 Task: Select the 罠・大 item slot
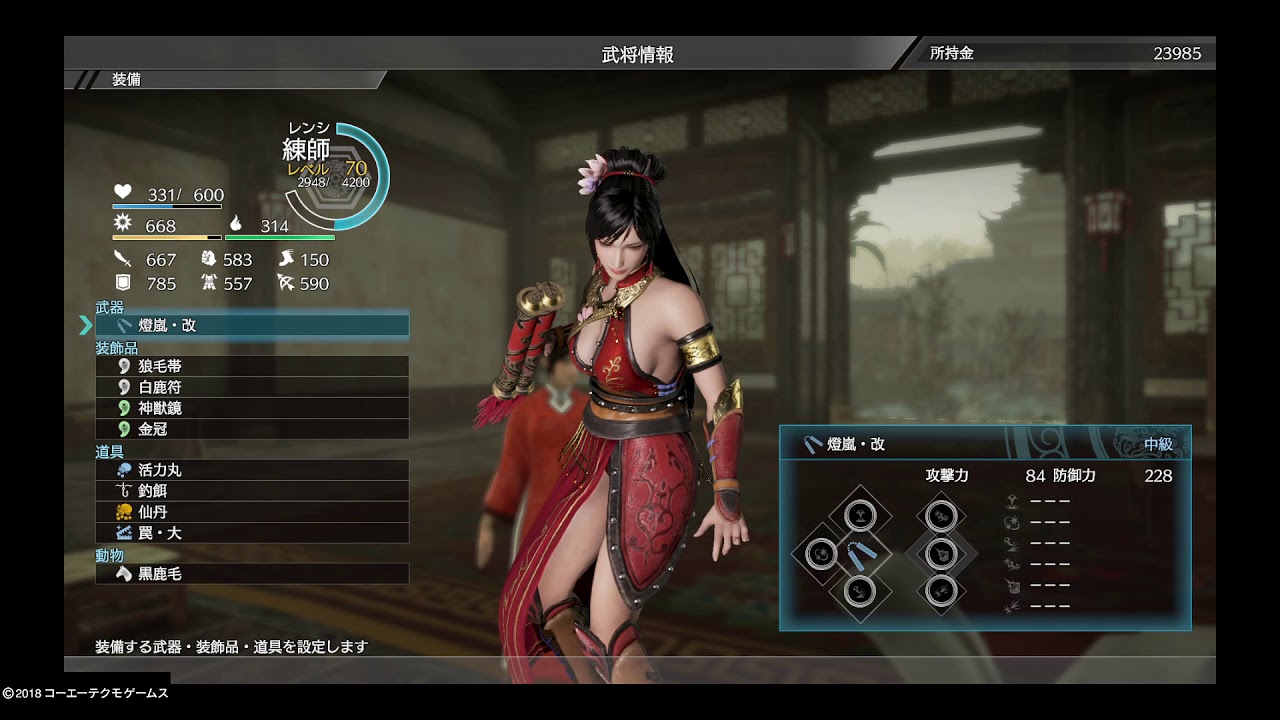coord(252,533)
